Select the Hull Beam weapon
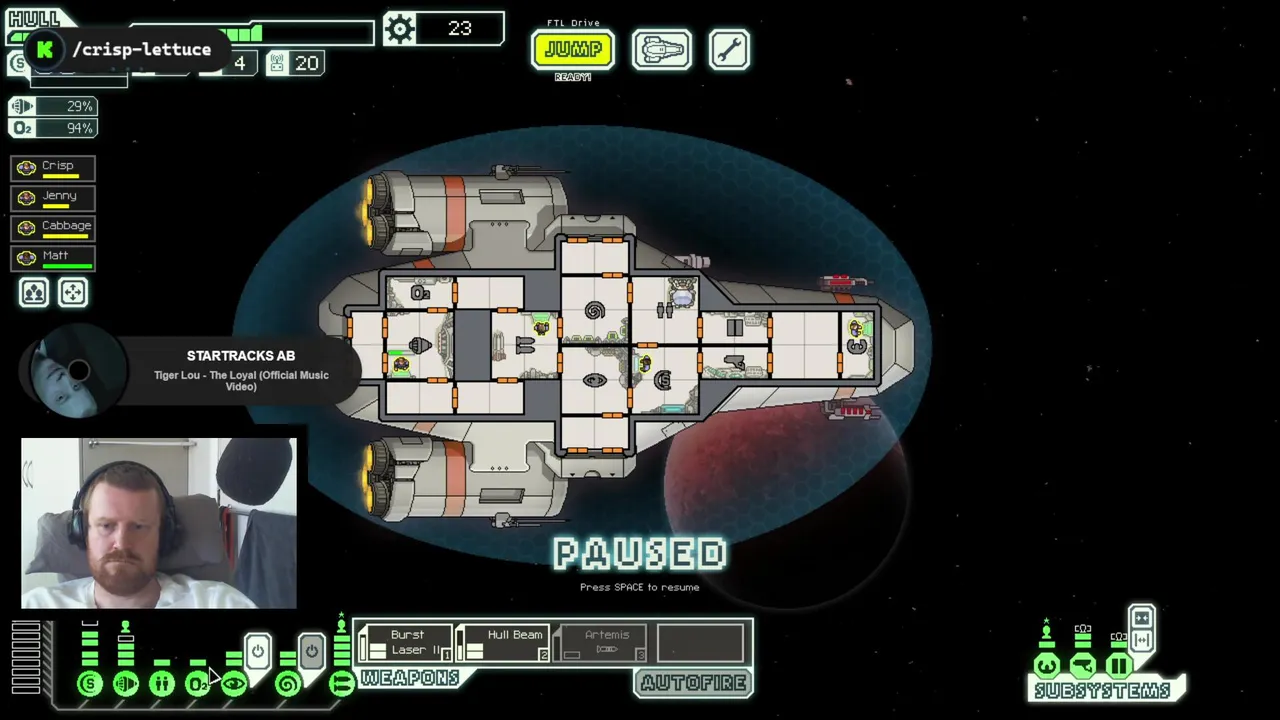 tap(504, 643)
